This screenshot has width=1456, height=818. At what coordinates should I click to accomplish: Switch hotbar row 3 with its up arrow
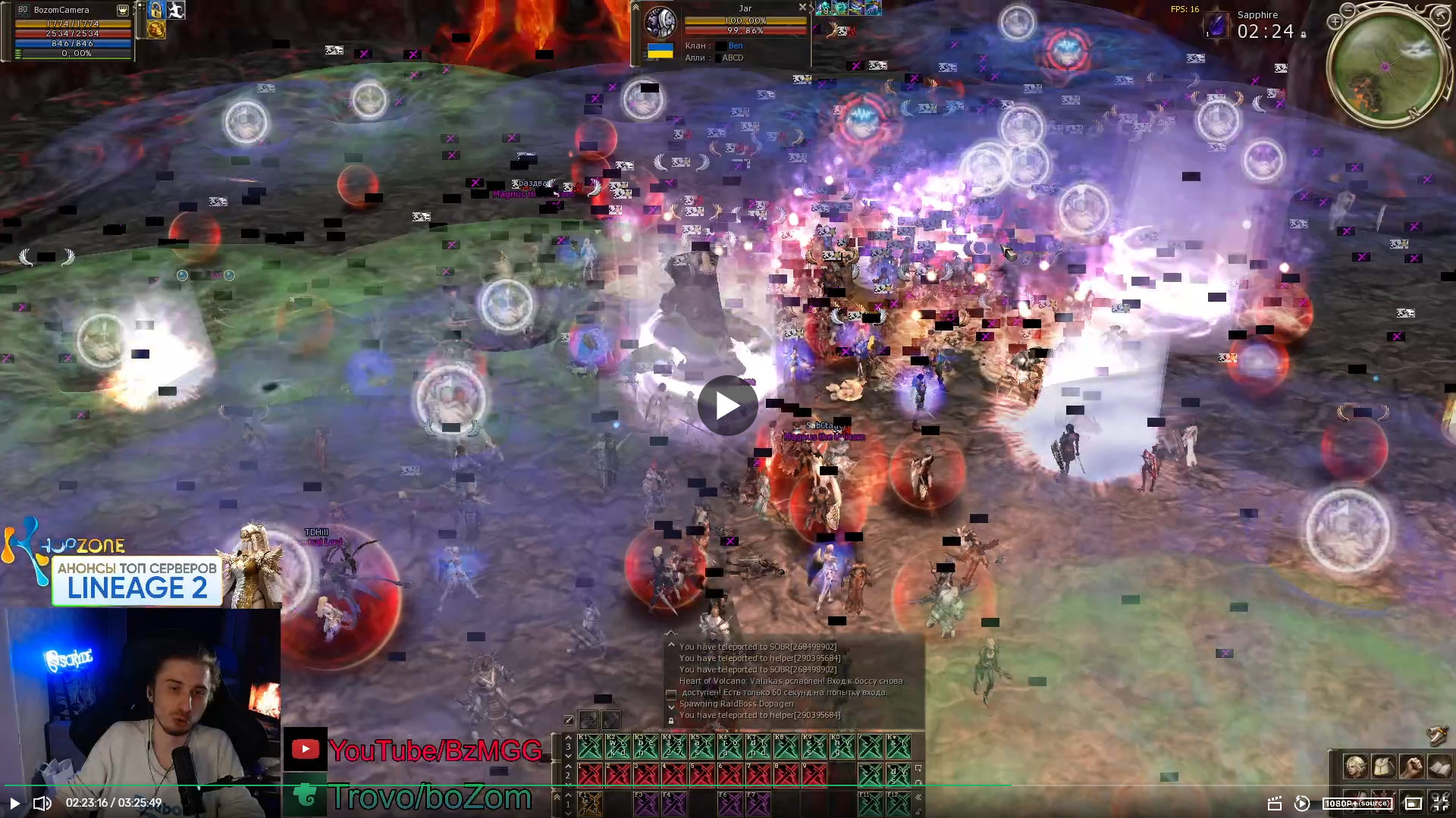coord(568,737)
